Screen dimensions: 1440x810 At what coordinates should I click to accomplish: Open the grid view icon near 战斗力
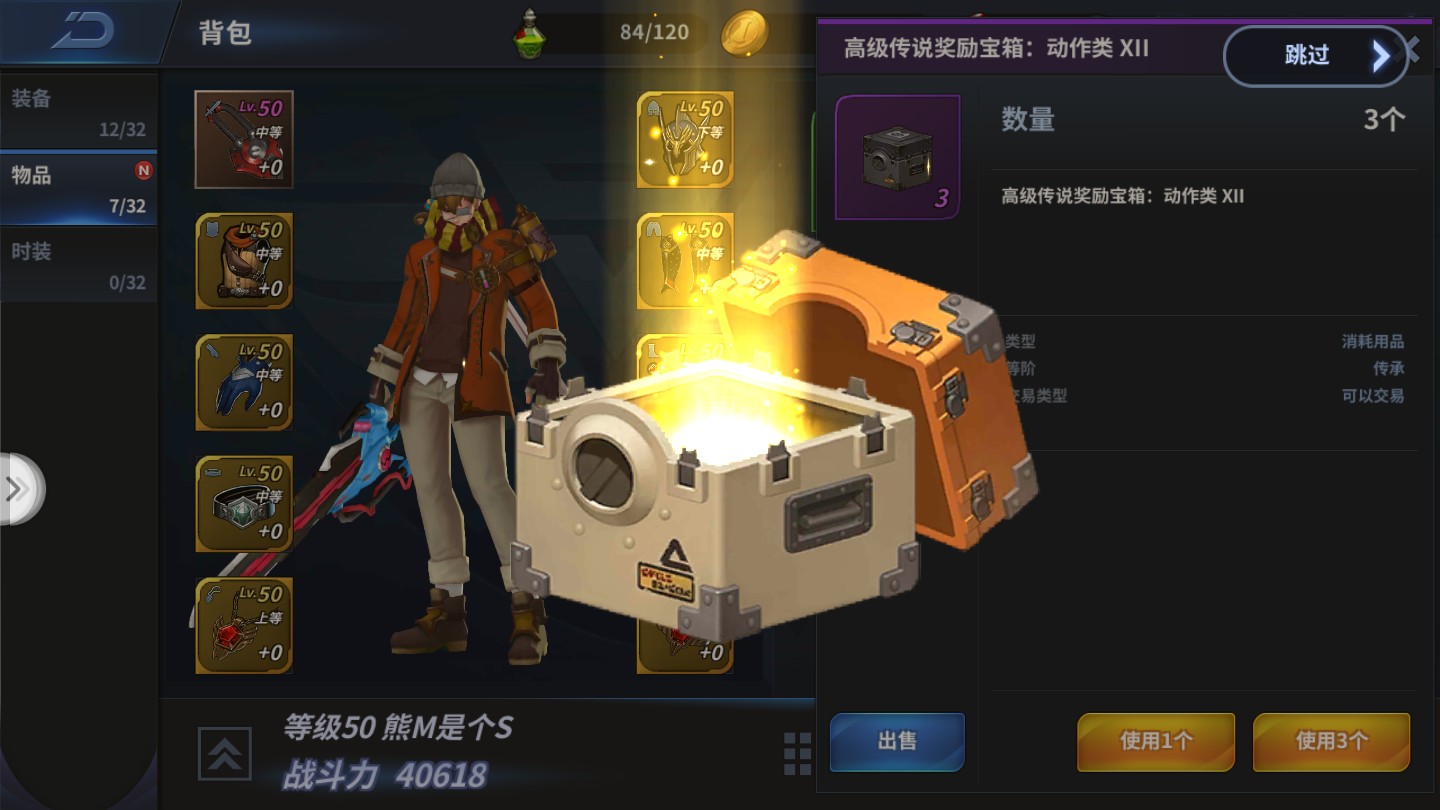tap(795, 755)
